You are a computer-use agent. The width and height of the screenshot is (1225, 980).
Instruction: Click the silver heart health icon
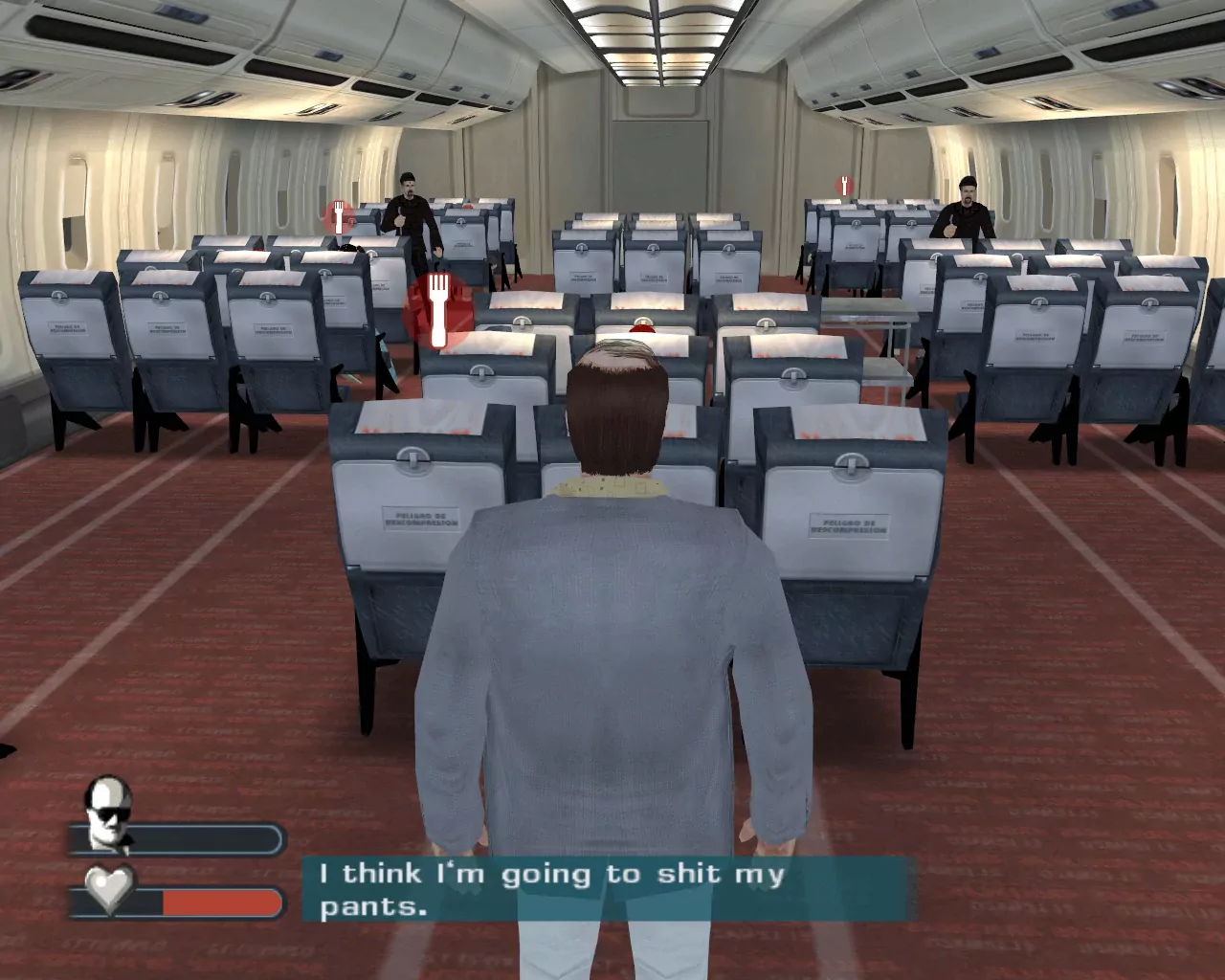pos(109,889)
